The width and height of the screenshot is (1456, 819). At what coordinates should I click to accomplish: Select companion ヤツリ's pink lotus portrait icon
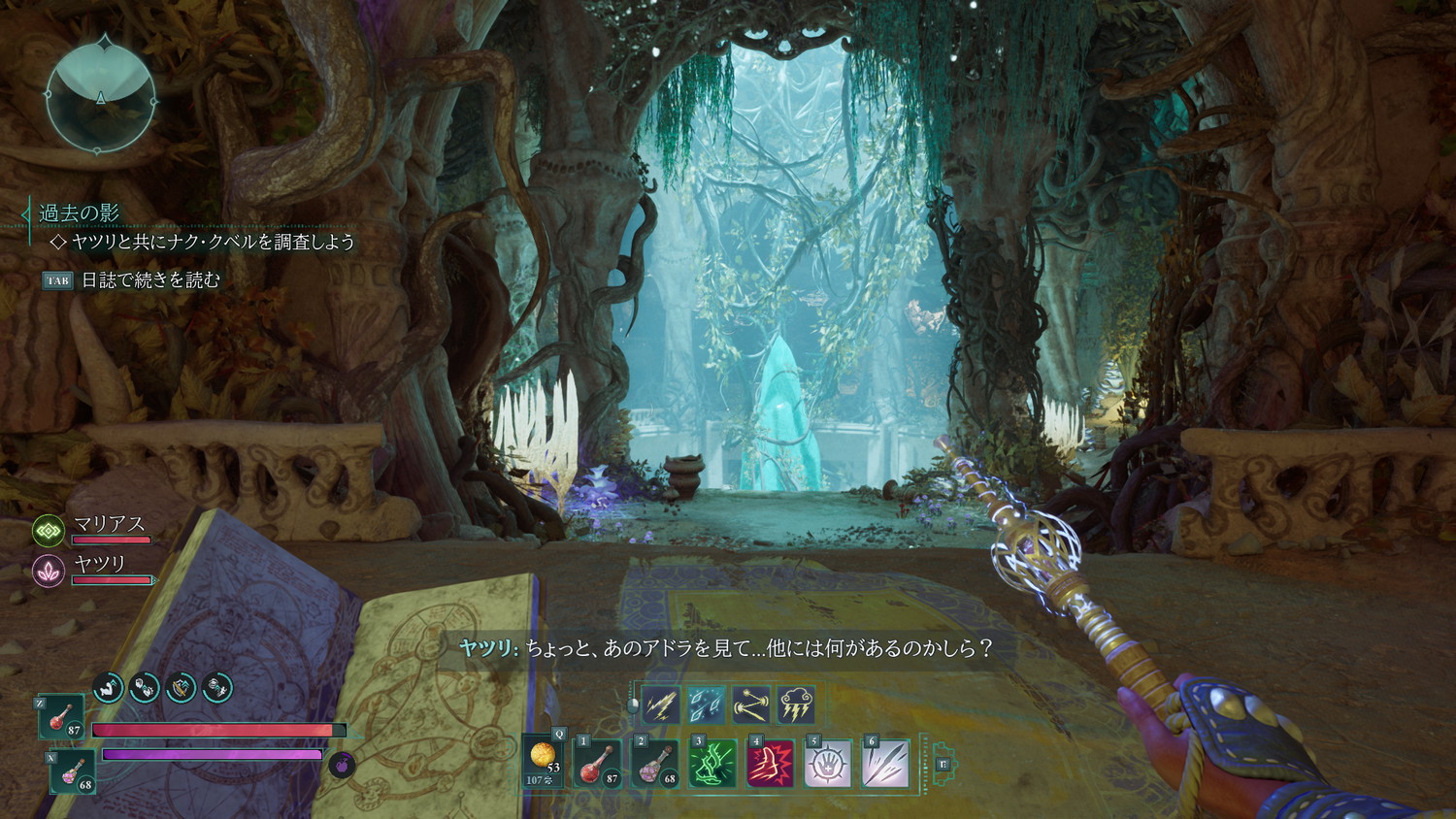pyautogui.click(x=49, y=570)
